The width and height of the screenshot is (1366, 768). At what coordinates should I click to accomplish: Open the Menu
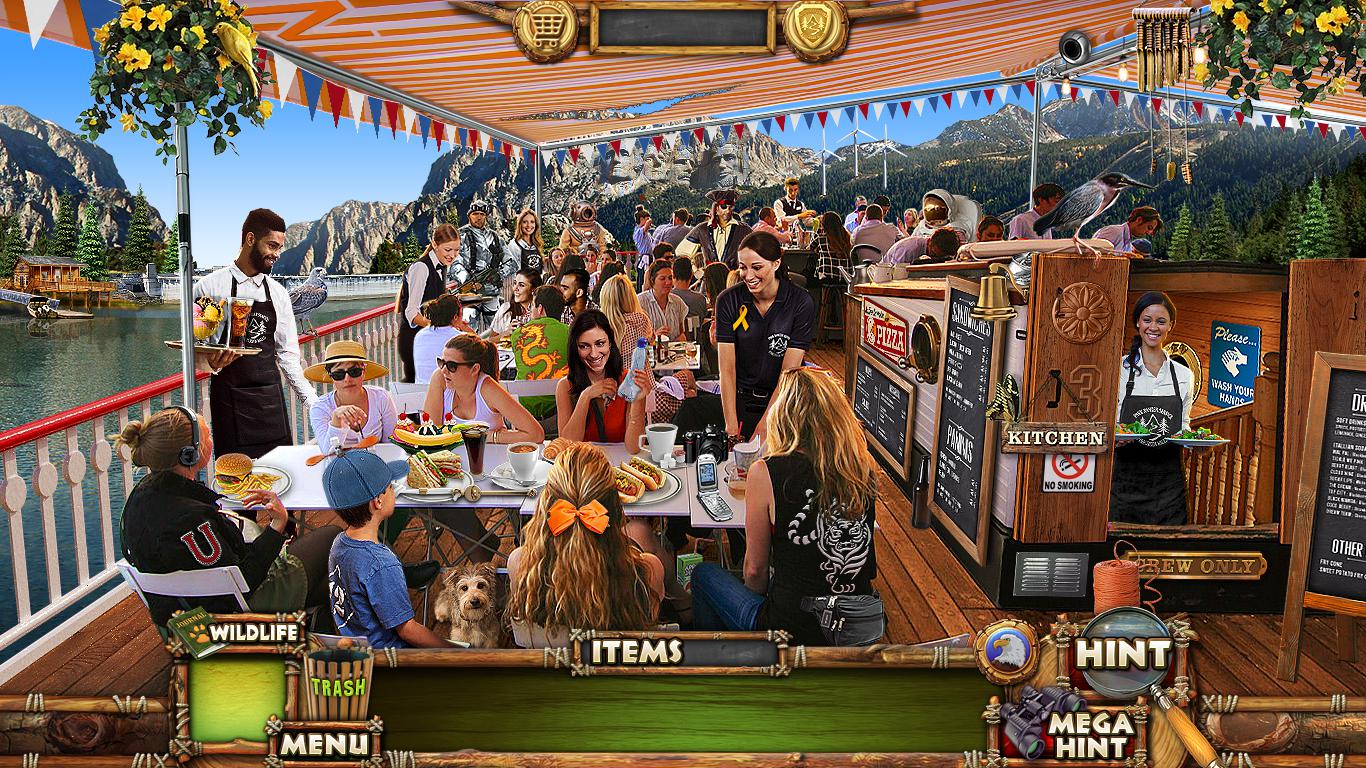click(x=323, y=744)
